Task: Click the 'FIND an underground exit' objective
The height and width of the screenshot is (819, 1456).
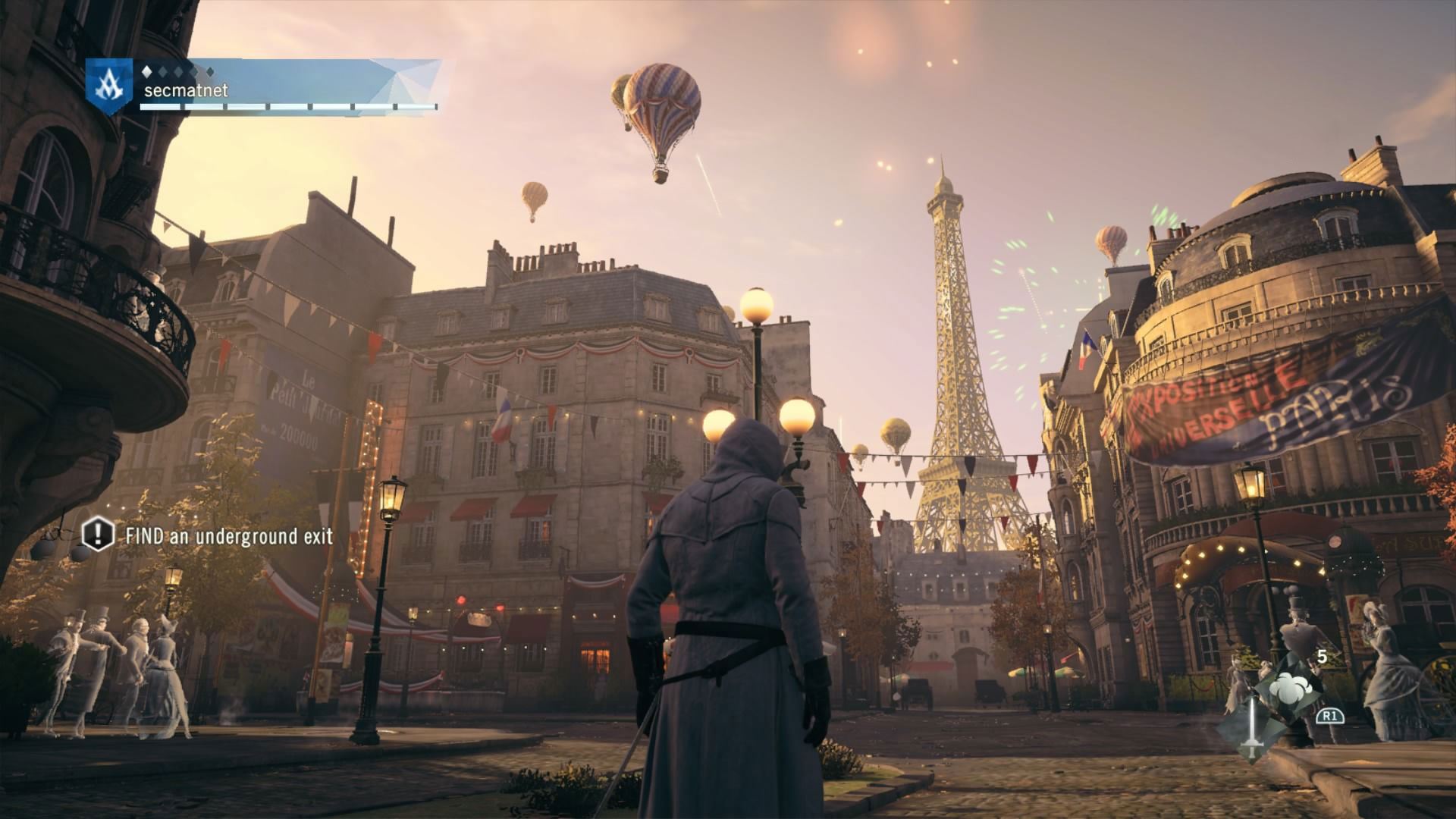Action: click(x=218, y=536)
